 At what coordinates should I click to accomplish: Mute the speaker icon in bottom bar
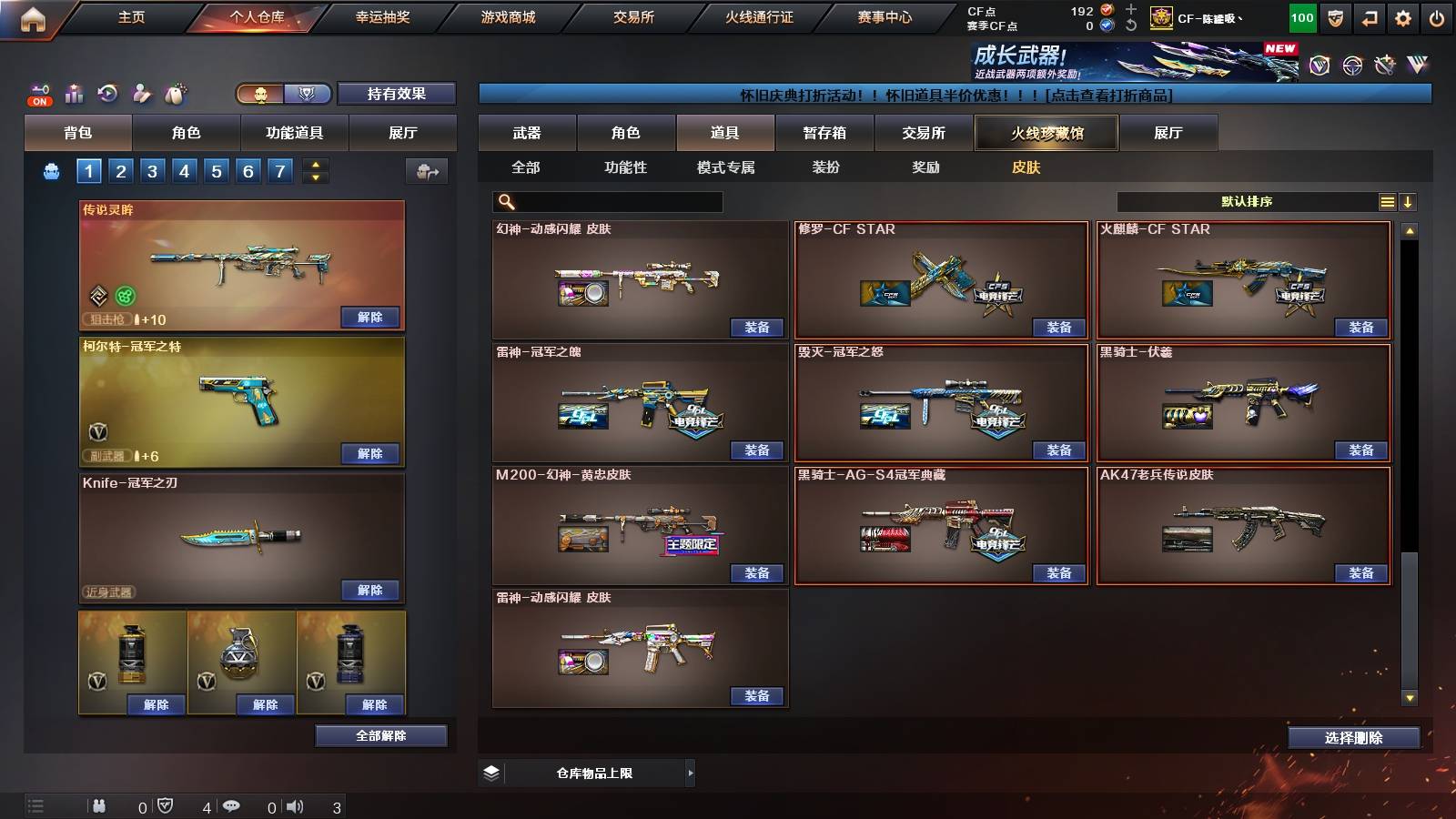coord(296,805)
